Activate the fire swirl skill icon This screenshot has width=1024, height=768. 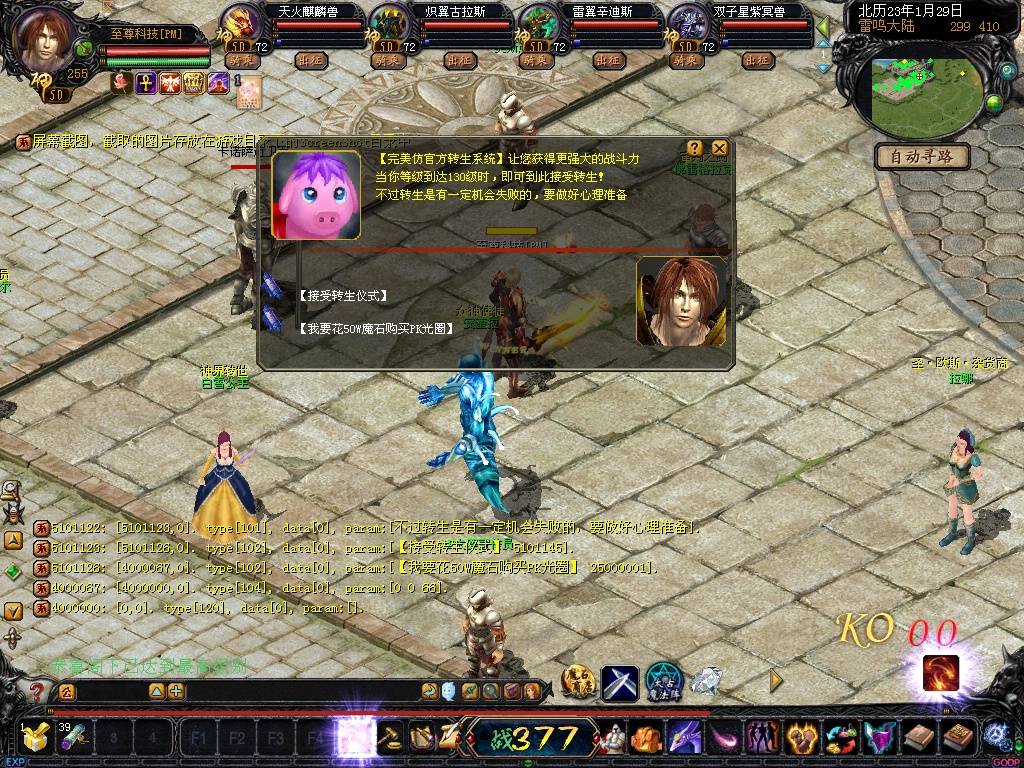click(940, 673)
